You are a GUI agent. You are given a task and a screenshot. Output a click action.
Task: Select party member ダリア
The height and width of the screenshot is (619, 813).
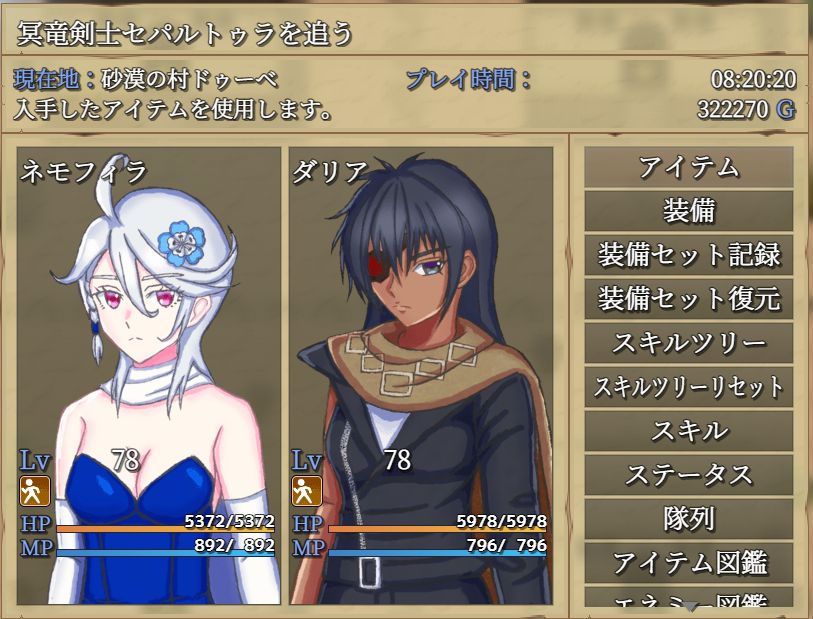(420, 375)
